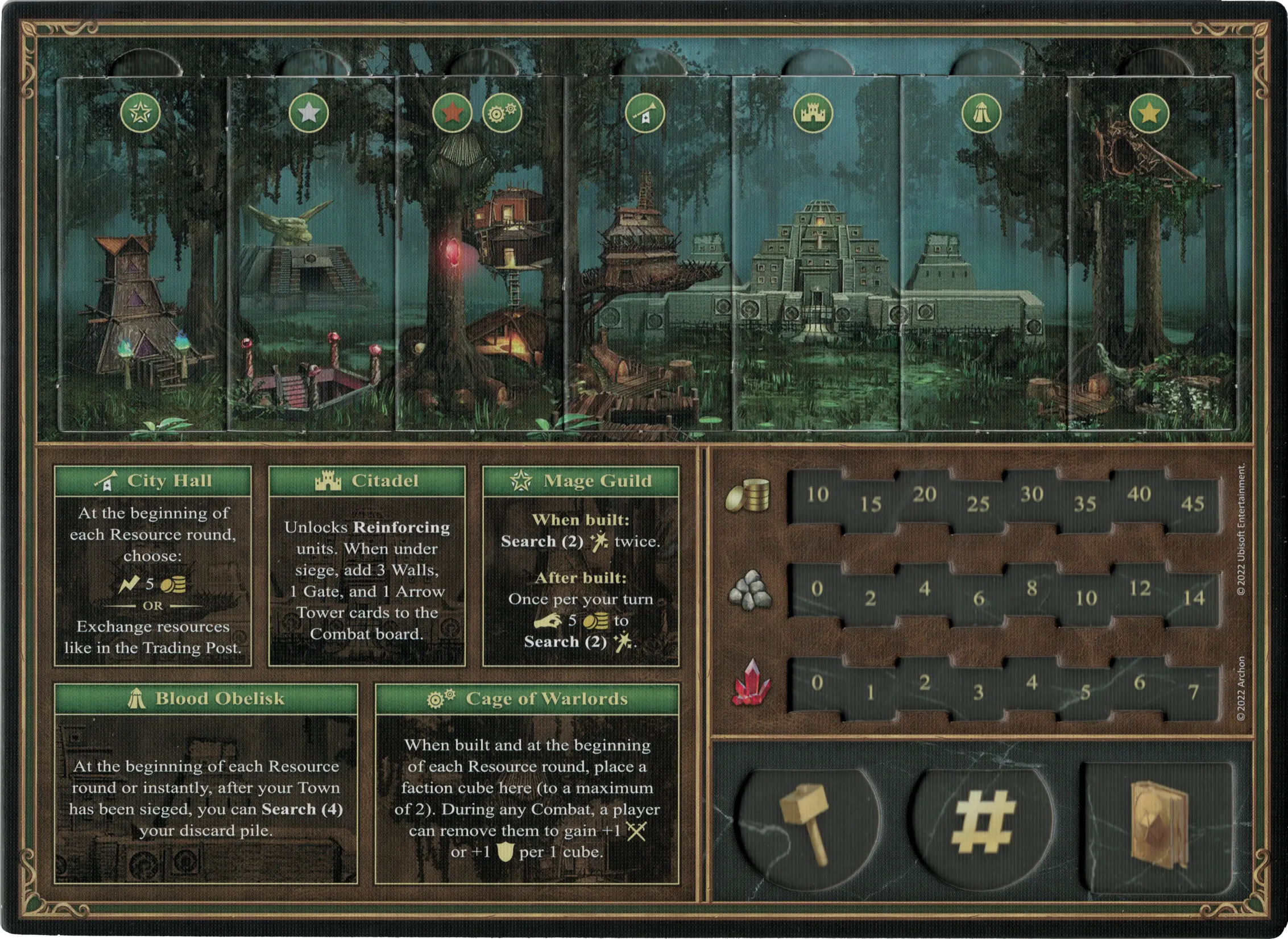Select the red star building icon
The height and width of the screenshot is (939, 1288).
(x=452, y=113)
